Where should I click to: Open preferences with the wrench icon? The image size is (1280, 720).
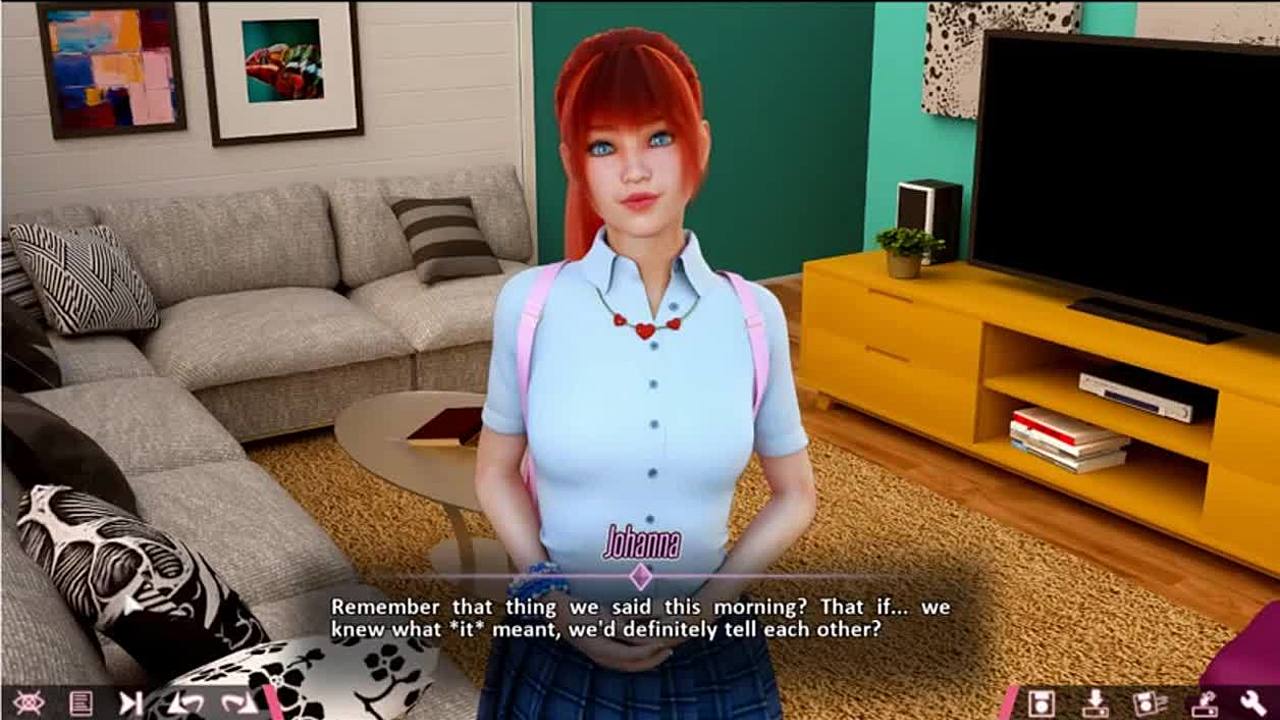[1254, 703]
